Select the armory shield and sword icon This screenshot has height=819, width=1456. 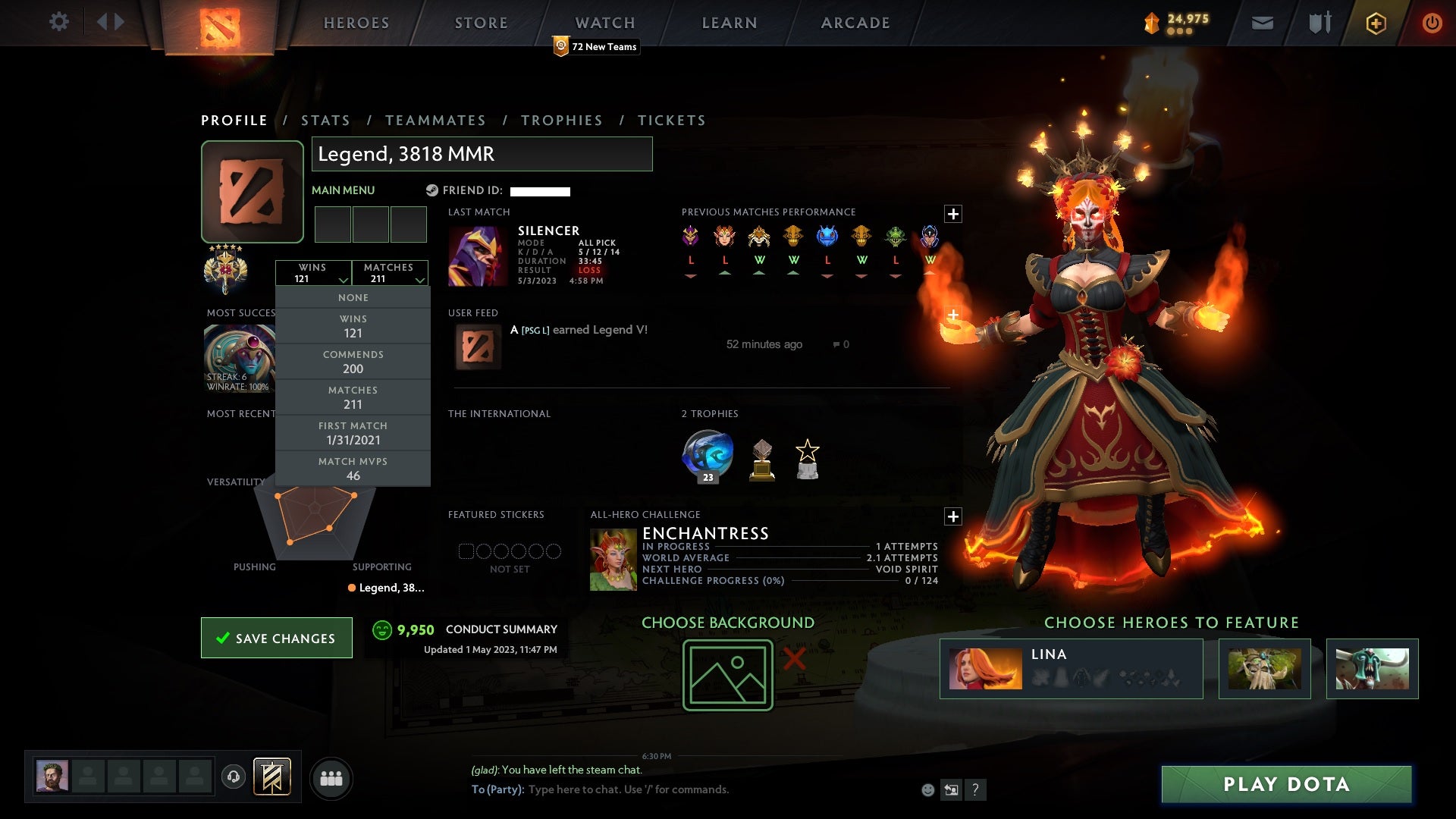1318,23
